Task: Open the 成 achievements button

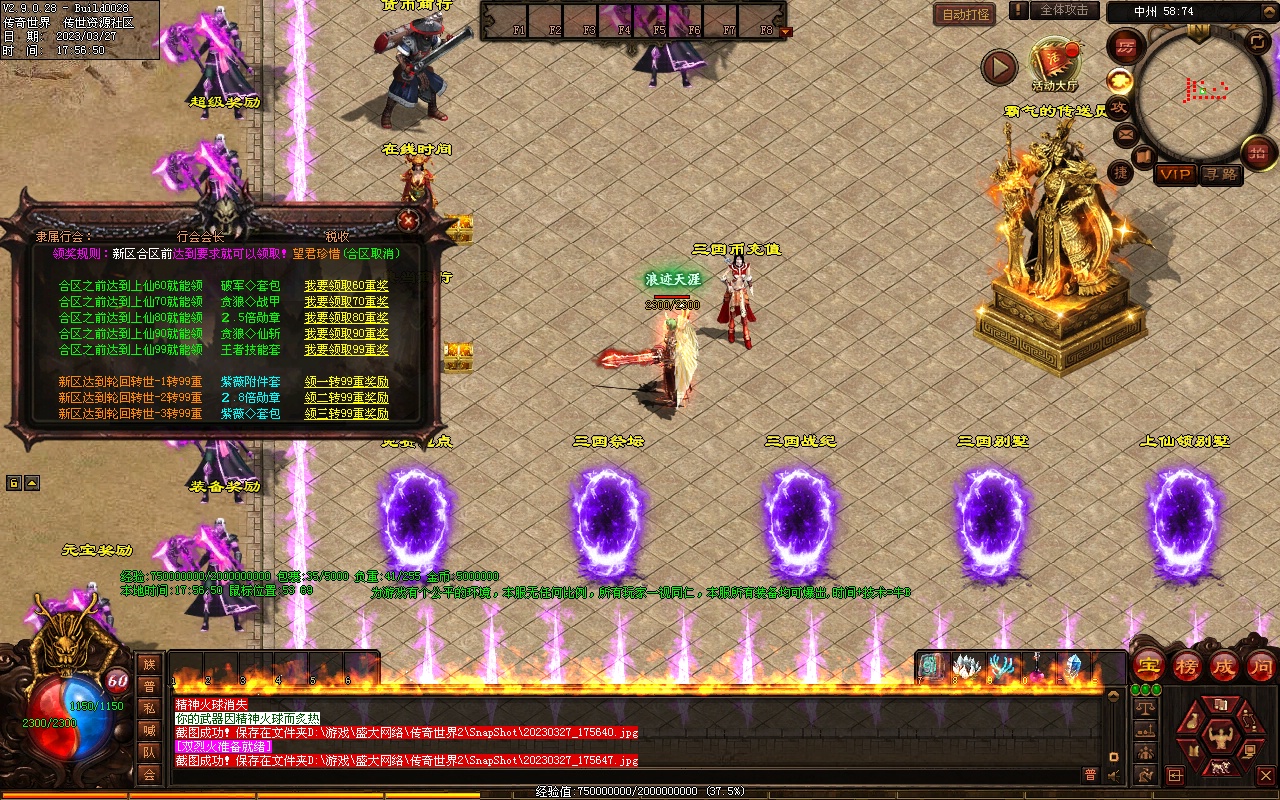Action: click(x=1224, y=665)
